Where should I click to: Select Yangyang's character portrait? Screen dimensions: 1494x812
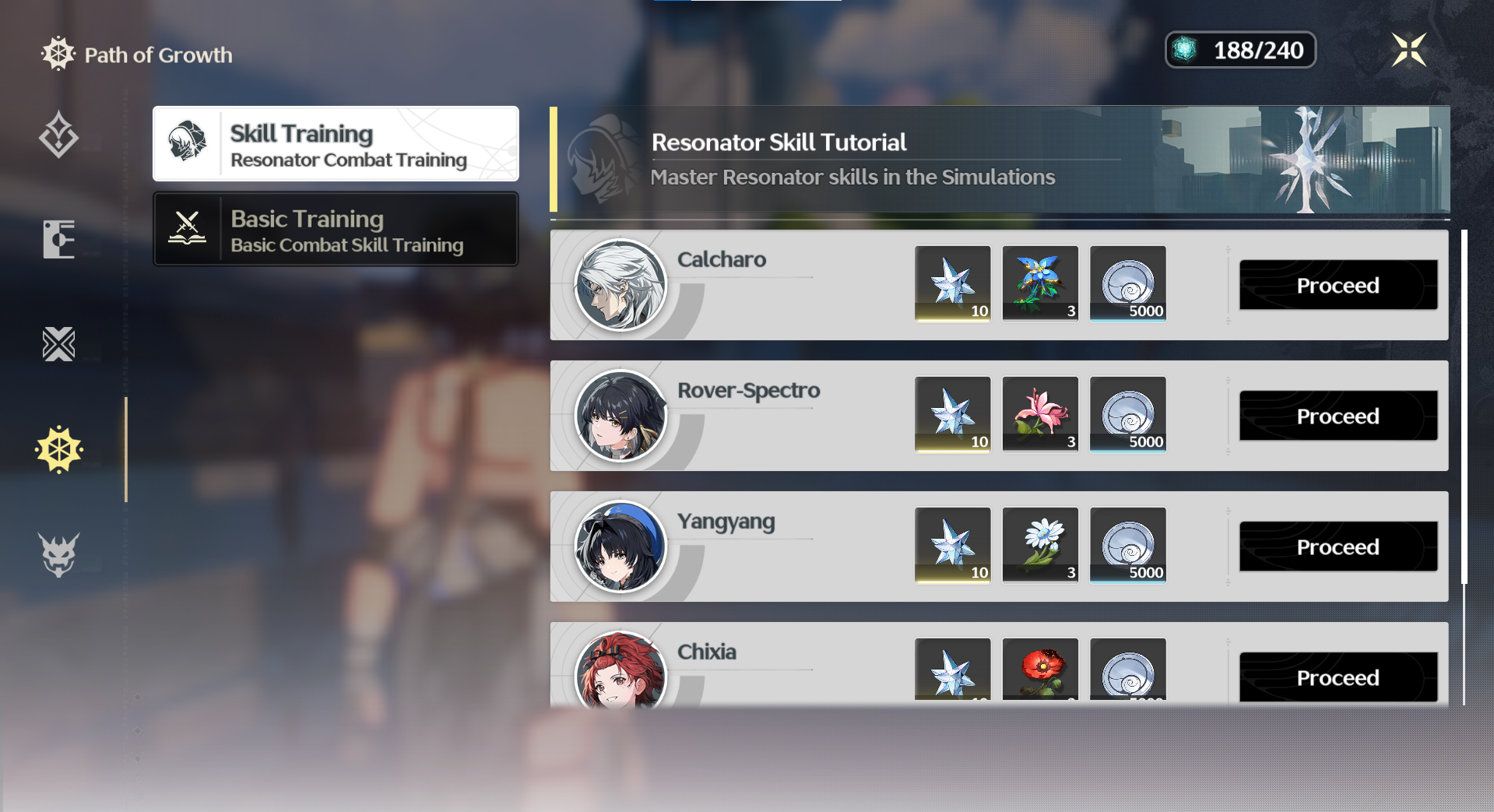(620, 547)
